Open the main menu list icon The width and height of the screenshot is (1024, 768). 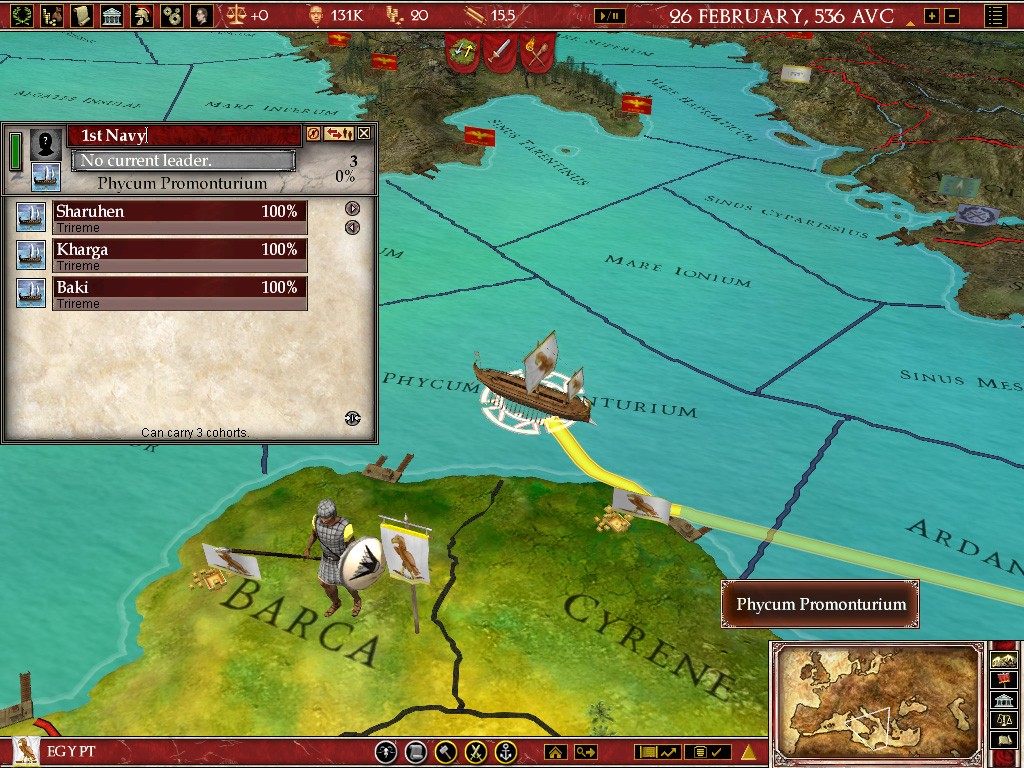(x=995, y=16)
